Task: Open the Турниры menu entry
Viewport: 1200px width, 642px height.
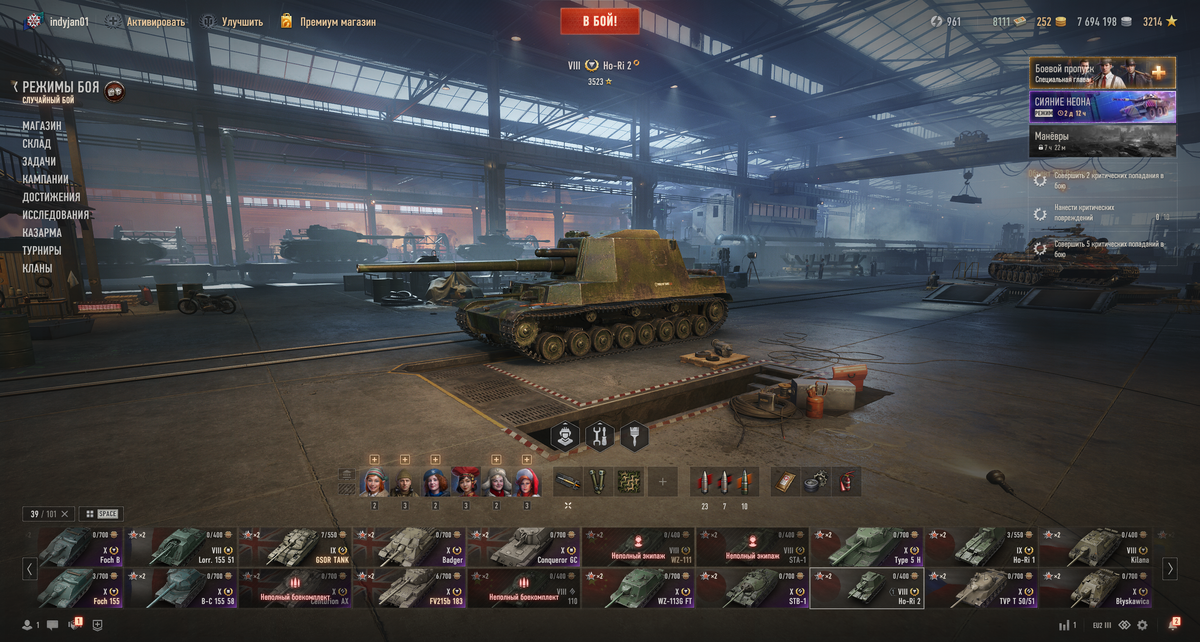Action: tap(42, 250)
